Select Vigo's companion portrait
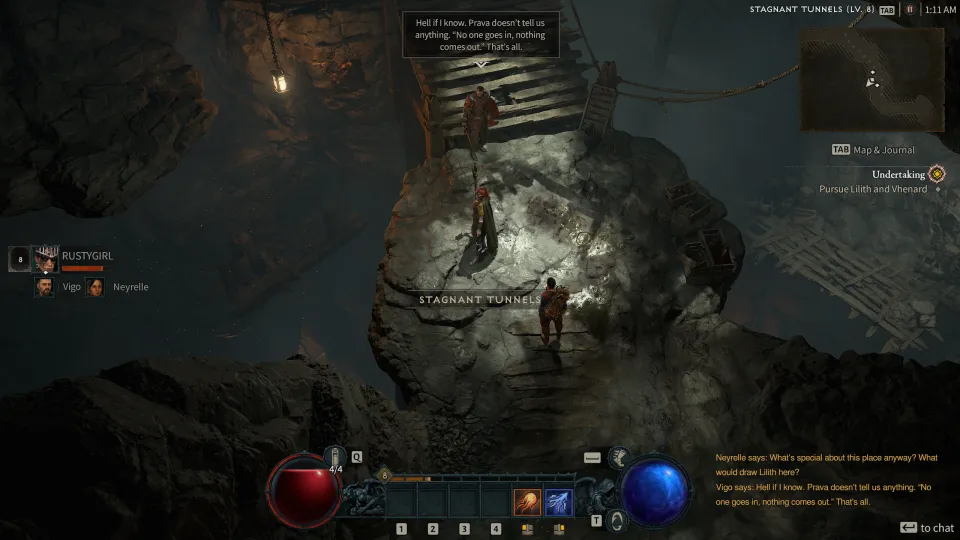The image size is (960, 540). coord(45,287)
